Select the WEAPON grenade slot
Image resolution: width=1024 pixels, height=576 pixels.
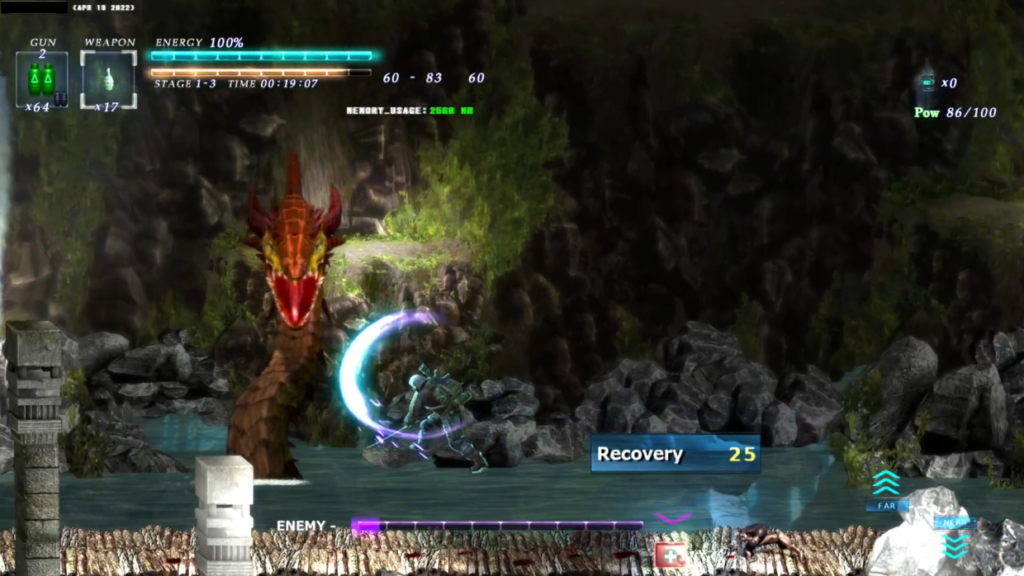click(108, 77)
